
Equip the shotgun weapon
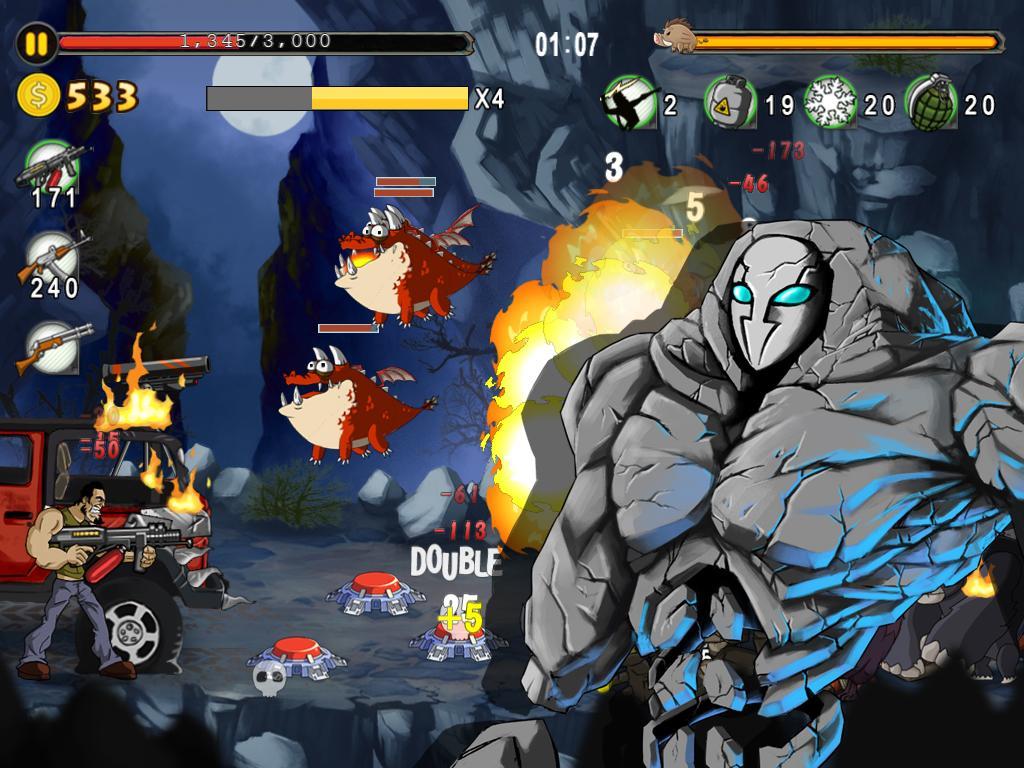[x=52, y=345]
